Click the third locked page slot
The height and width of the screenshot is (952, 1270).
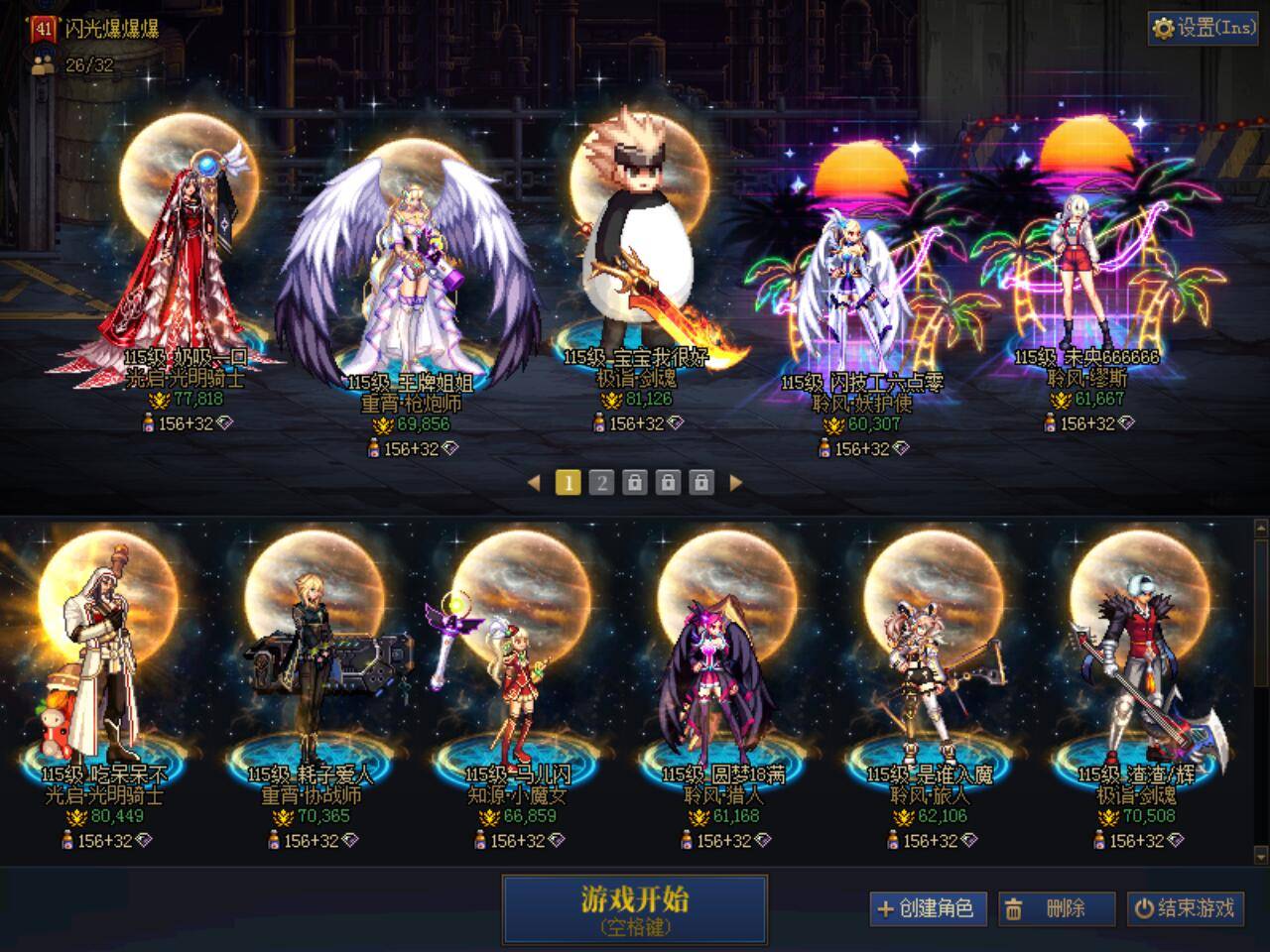coord(703,483)
